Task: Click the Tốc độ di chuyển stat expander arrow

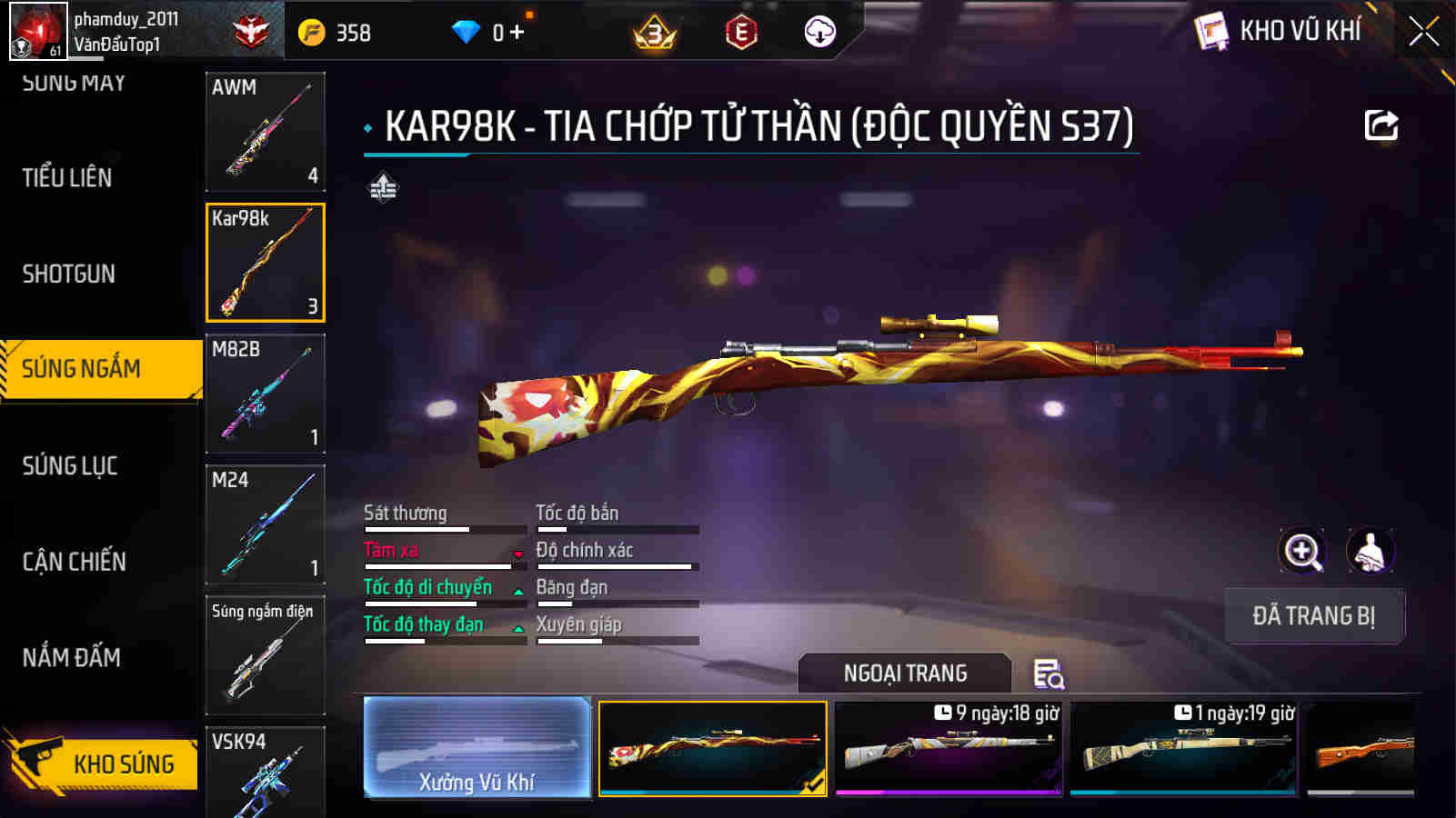Action: click(x=517, y=591)
